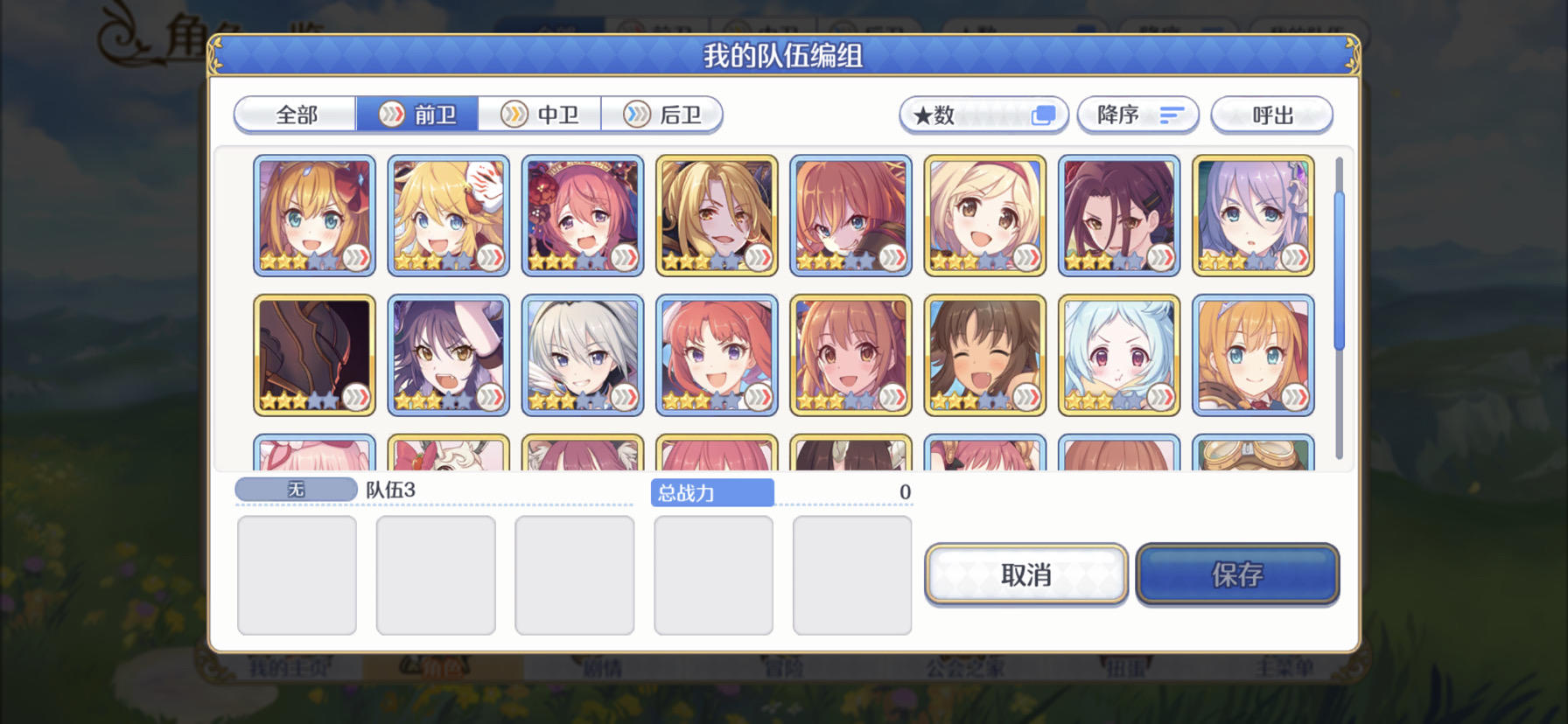Switch to the 中卫 tab
1568x724 pixels.
[x=541, y=114]
